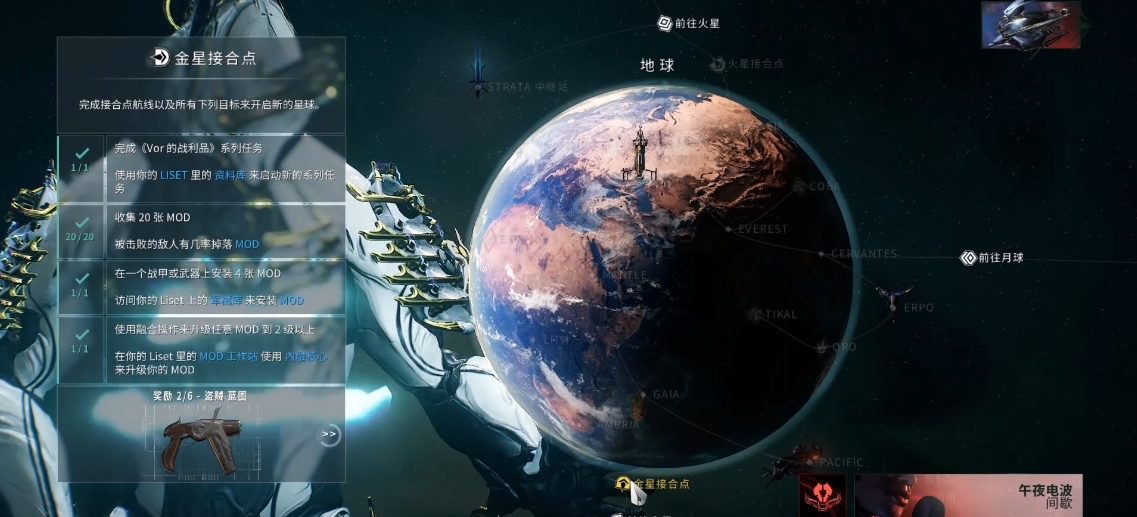This screenshot has height=517, width=1137.
Task: Open the ship thumbnail in the corner
Action: [x=1030, y=25]
